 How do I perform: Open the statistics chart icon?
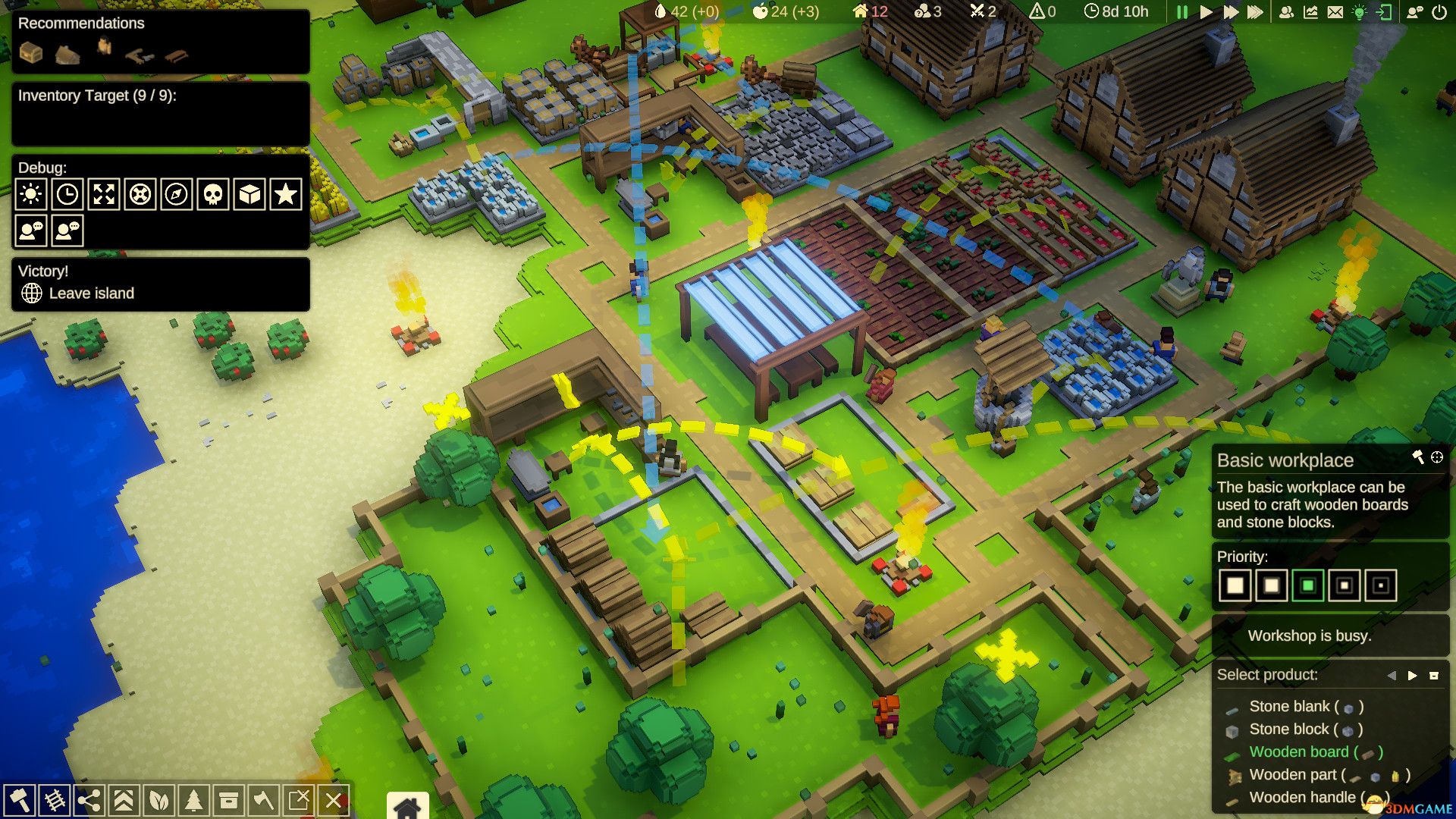1310,12
